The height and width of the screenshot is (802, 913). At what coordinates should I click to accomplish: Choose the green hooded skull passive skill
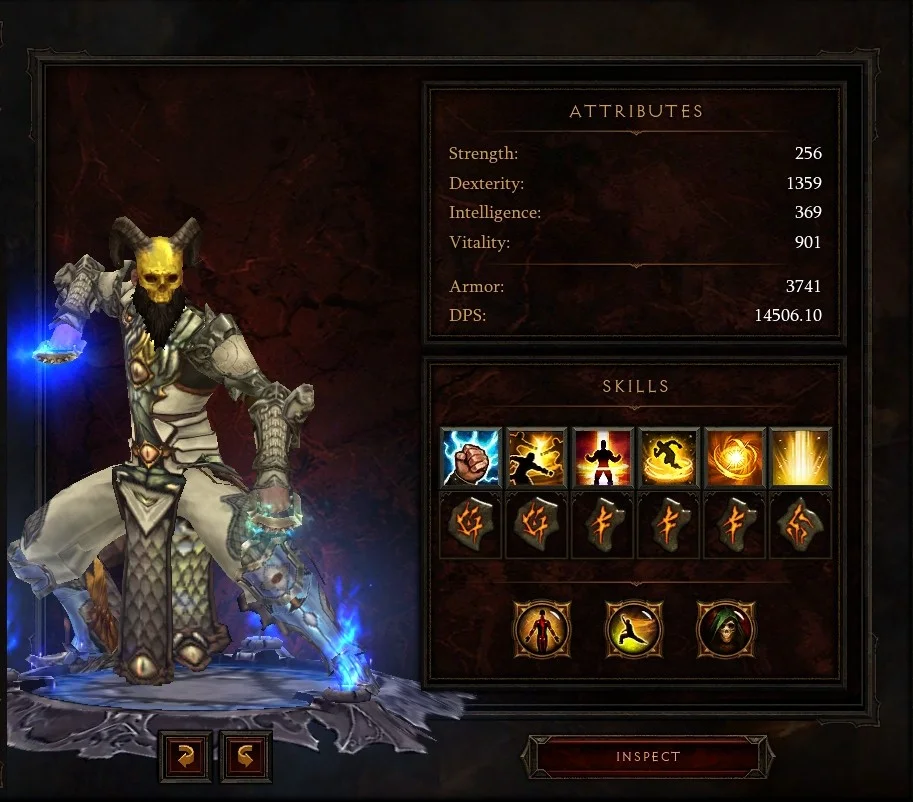pos(726,630)
